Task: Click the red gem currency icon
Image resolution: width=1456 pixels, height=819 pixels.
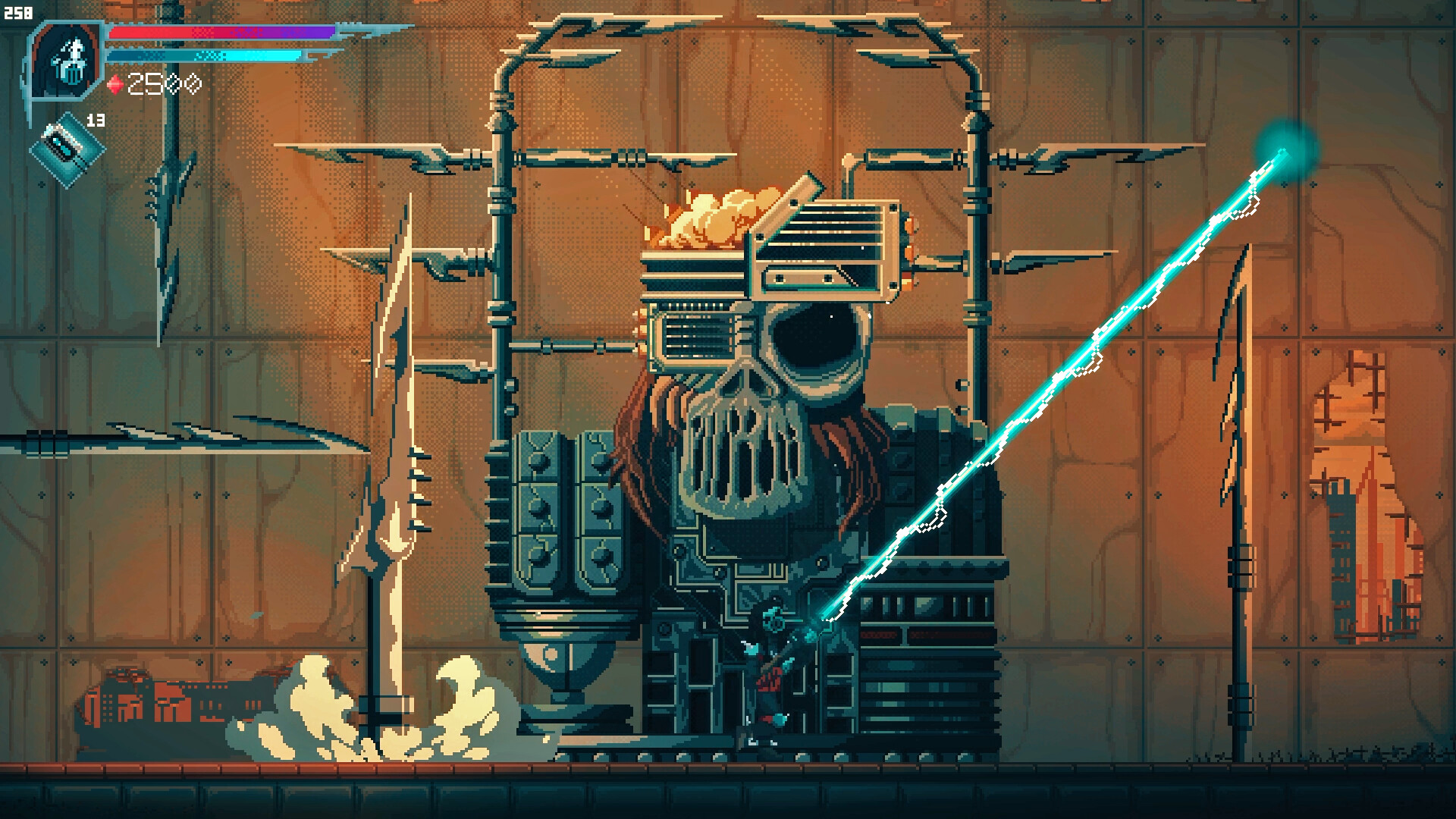Action: (115, 83)
